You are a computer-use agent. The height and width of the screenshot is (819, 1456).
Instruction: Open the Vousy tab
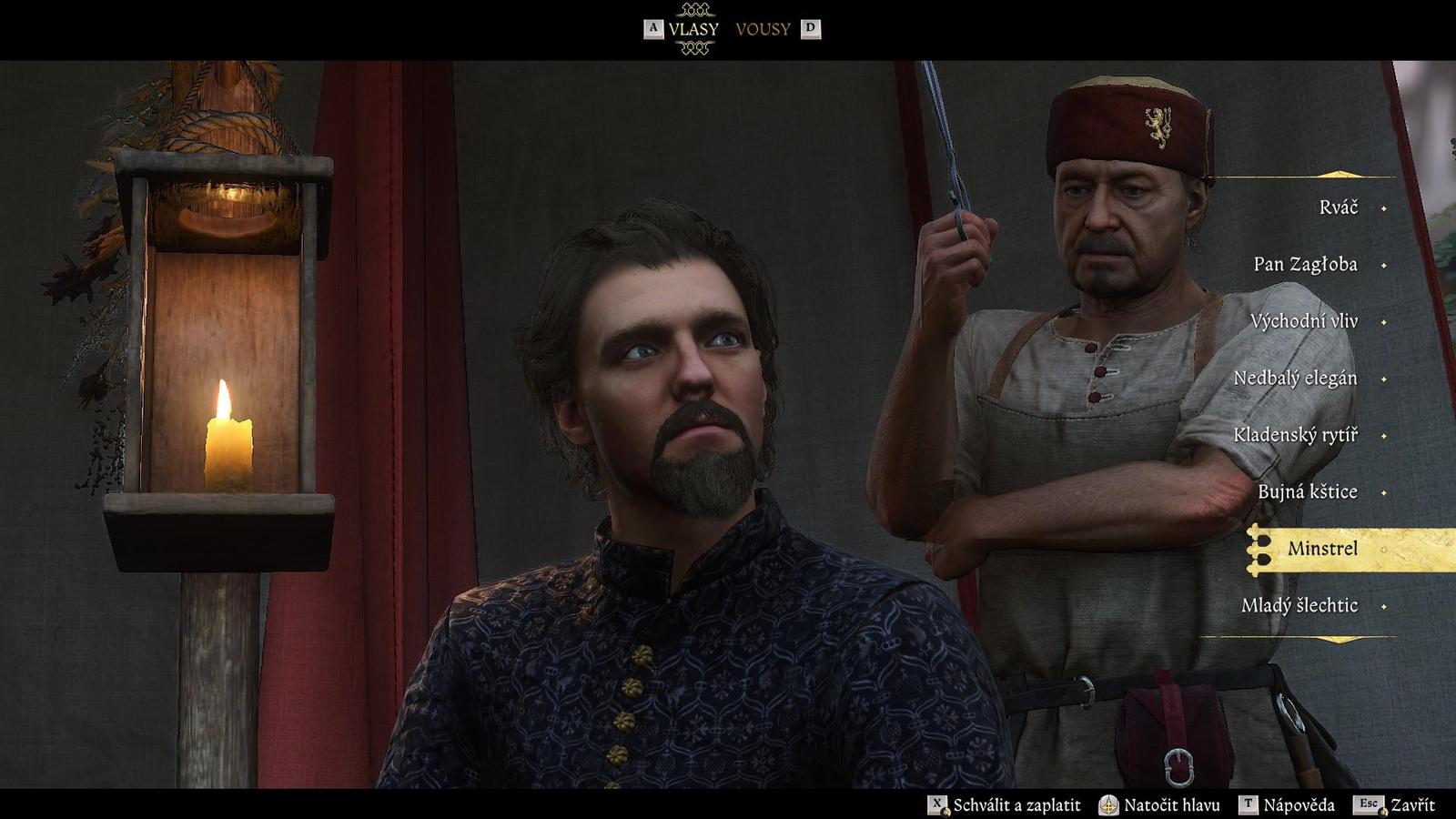coord(763,29)
